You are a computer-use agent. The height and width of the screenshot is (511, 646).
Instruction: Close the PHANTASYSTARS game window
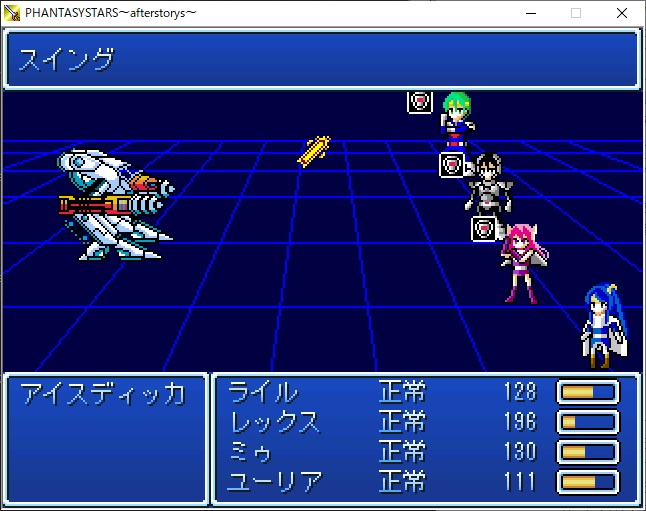click(622, 13)
